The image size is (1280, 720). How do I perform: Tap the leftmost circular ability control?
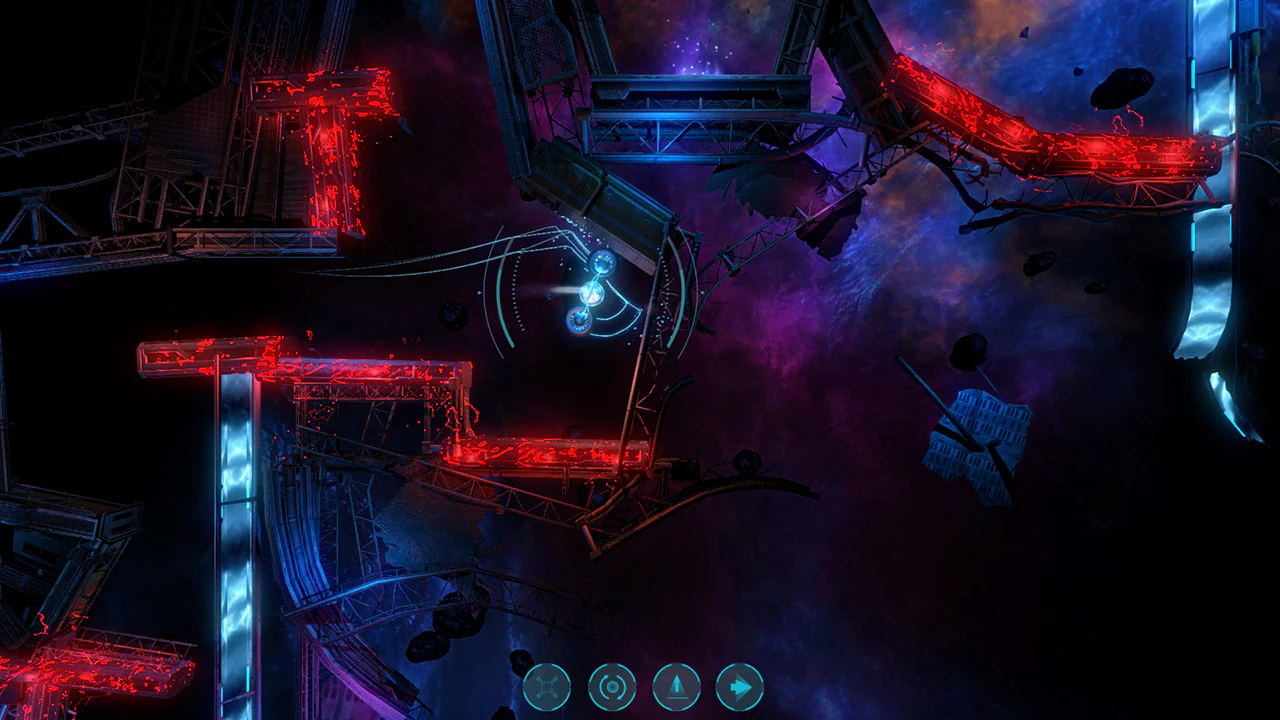[x=547, y=686]
